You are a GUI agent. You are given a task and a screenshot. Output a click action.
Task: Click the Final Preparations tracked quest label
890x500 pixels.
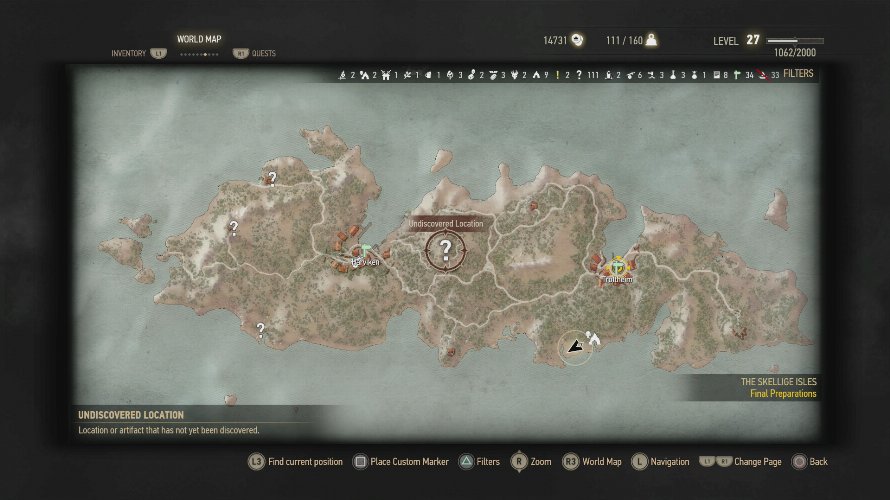[783, 394]
